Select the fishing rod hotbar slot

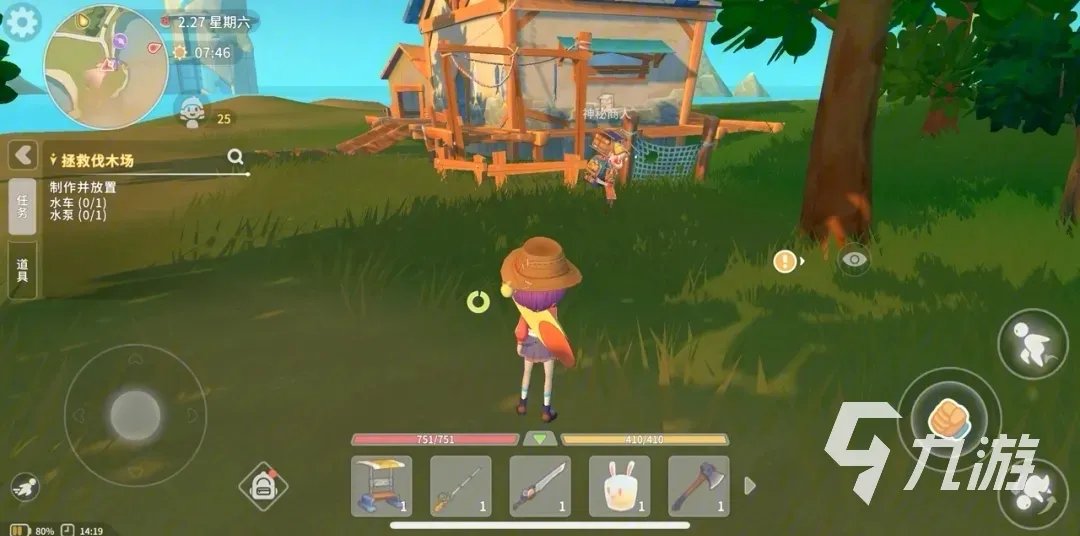pos(460,486)
